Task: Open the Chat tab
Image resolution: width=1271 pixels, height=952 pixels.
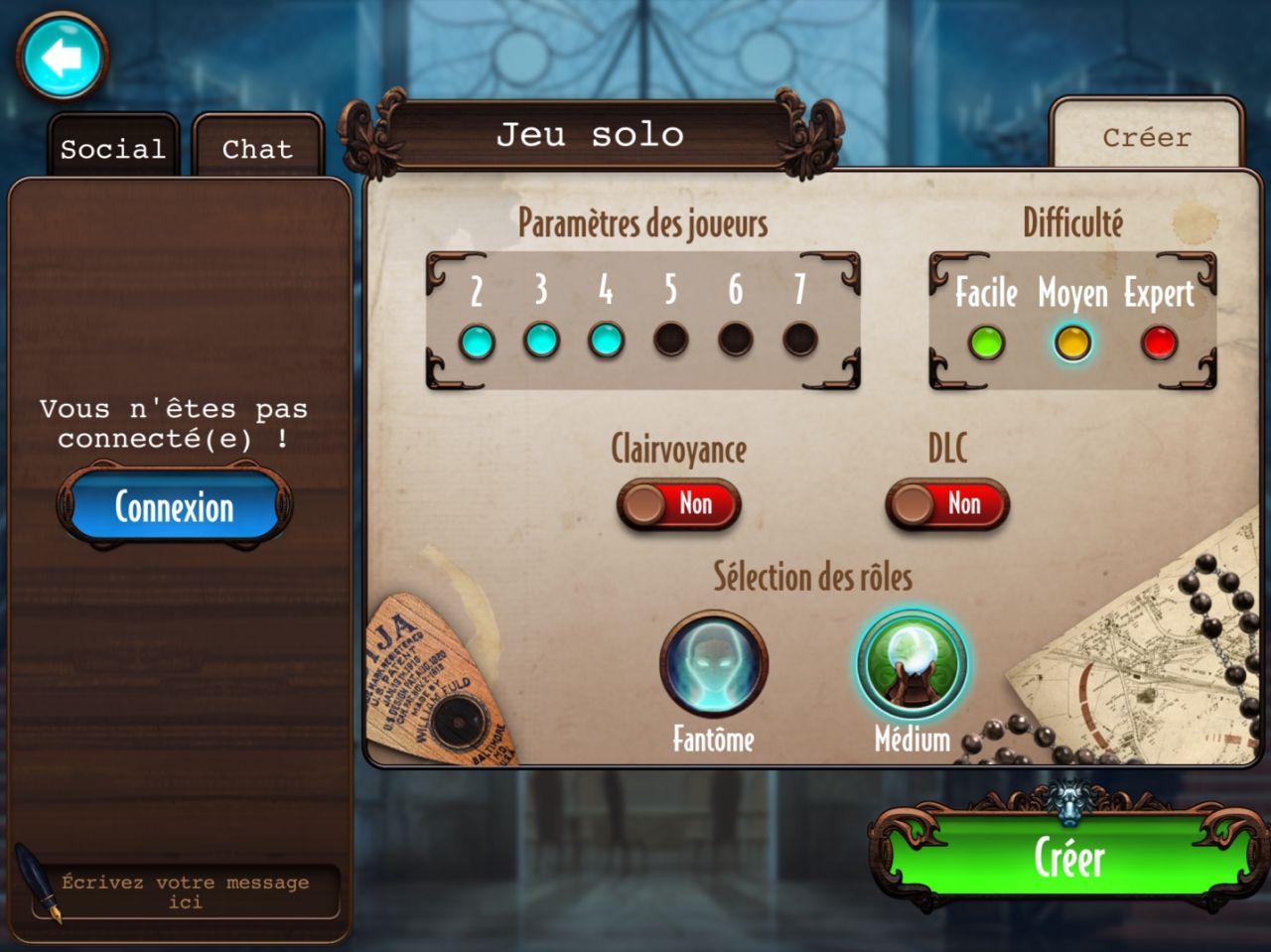Action: click(x=257, y=149)
